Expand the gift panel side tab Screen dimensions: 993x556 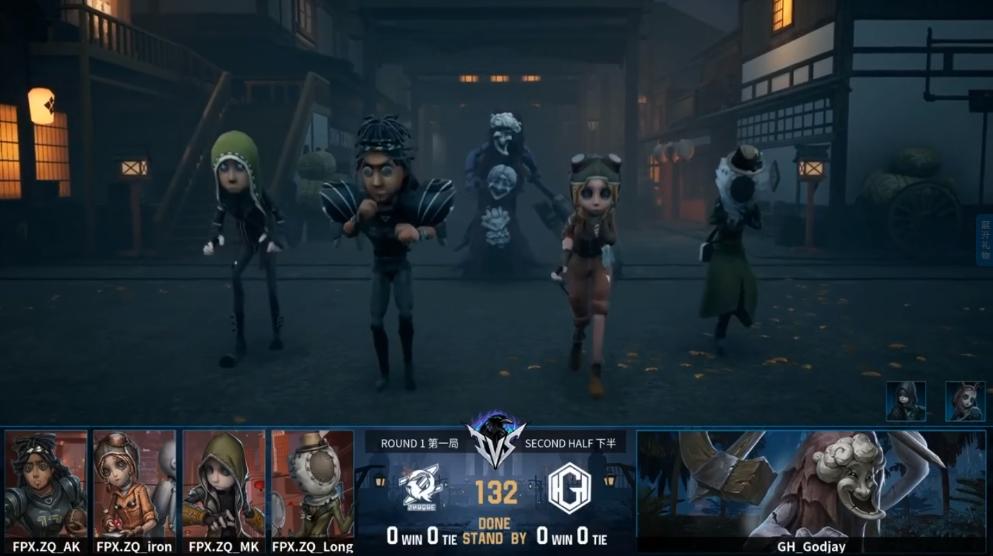tap(983, 240)
